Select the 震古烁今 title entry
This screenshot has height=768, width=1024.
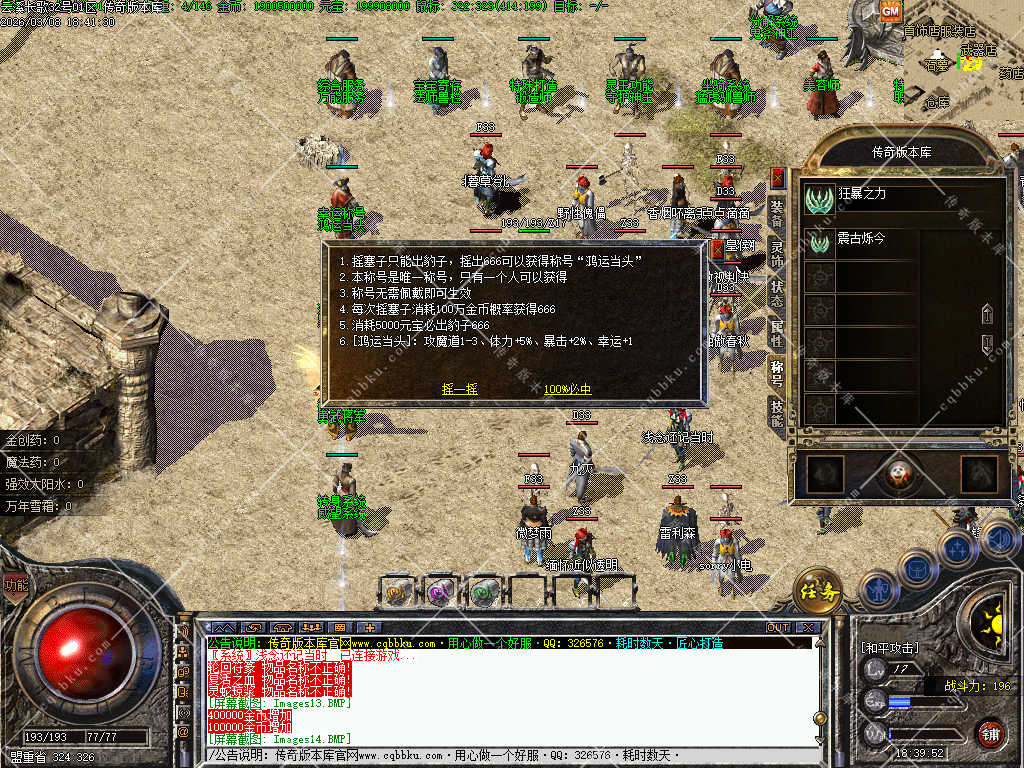[860, 241]
